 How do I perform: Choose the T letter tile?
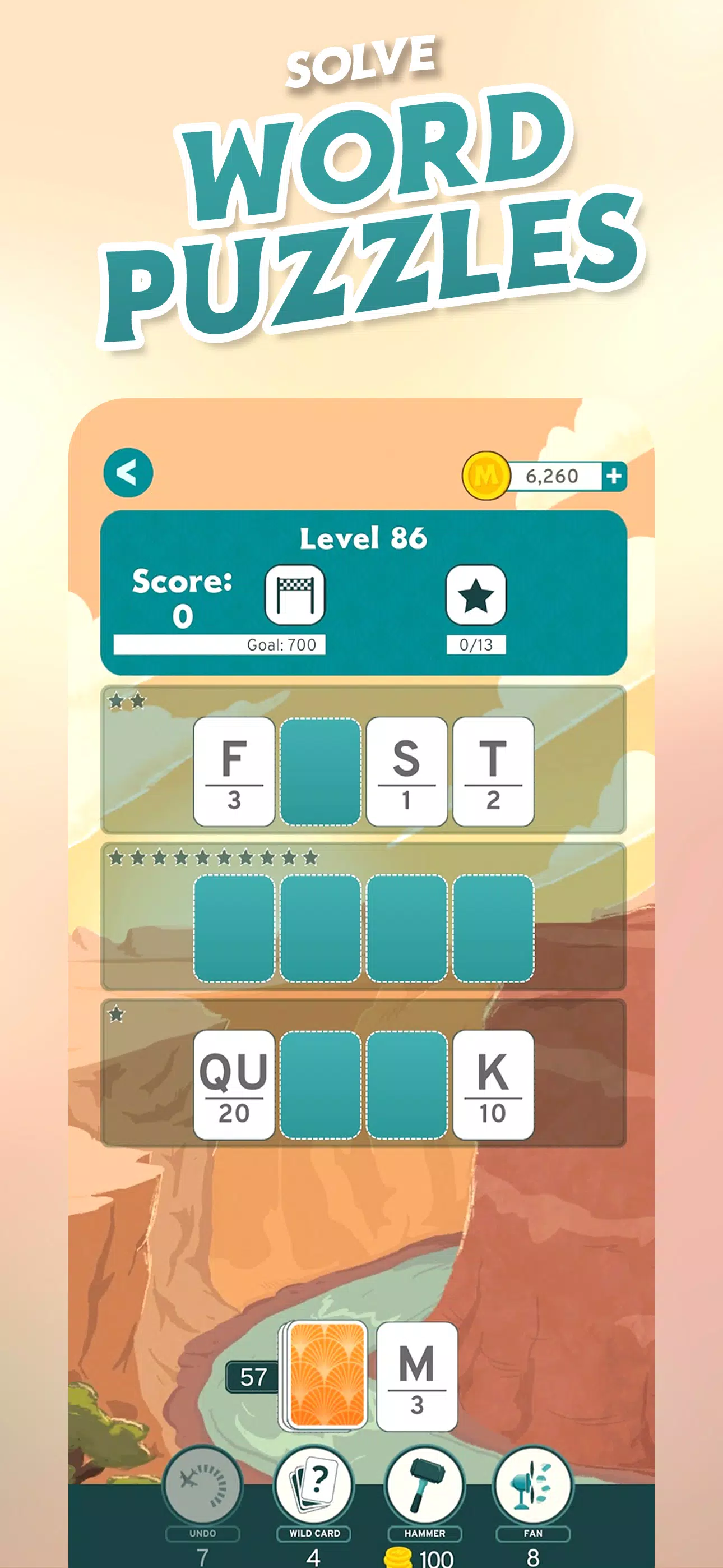[493, 771]
